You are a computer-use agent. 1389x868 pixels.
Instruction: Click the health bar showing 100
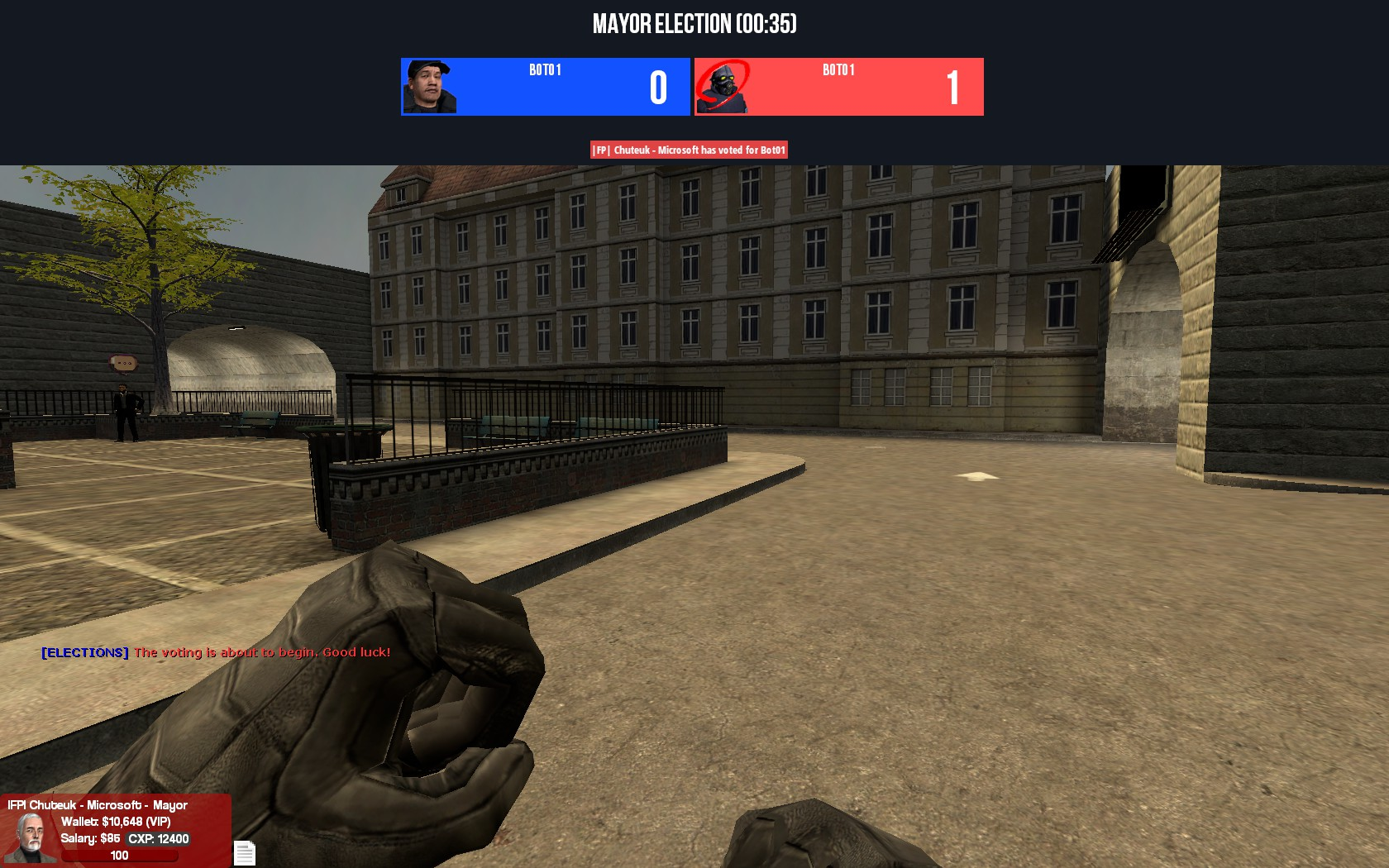click(119, 856)
